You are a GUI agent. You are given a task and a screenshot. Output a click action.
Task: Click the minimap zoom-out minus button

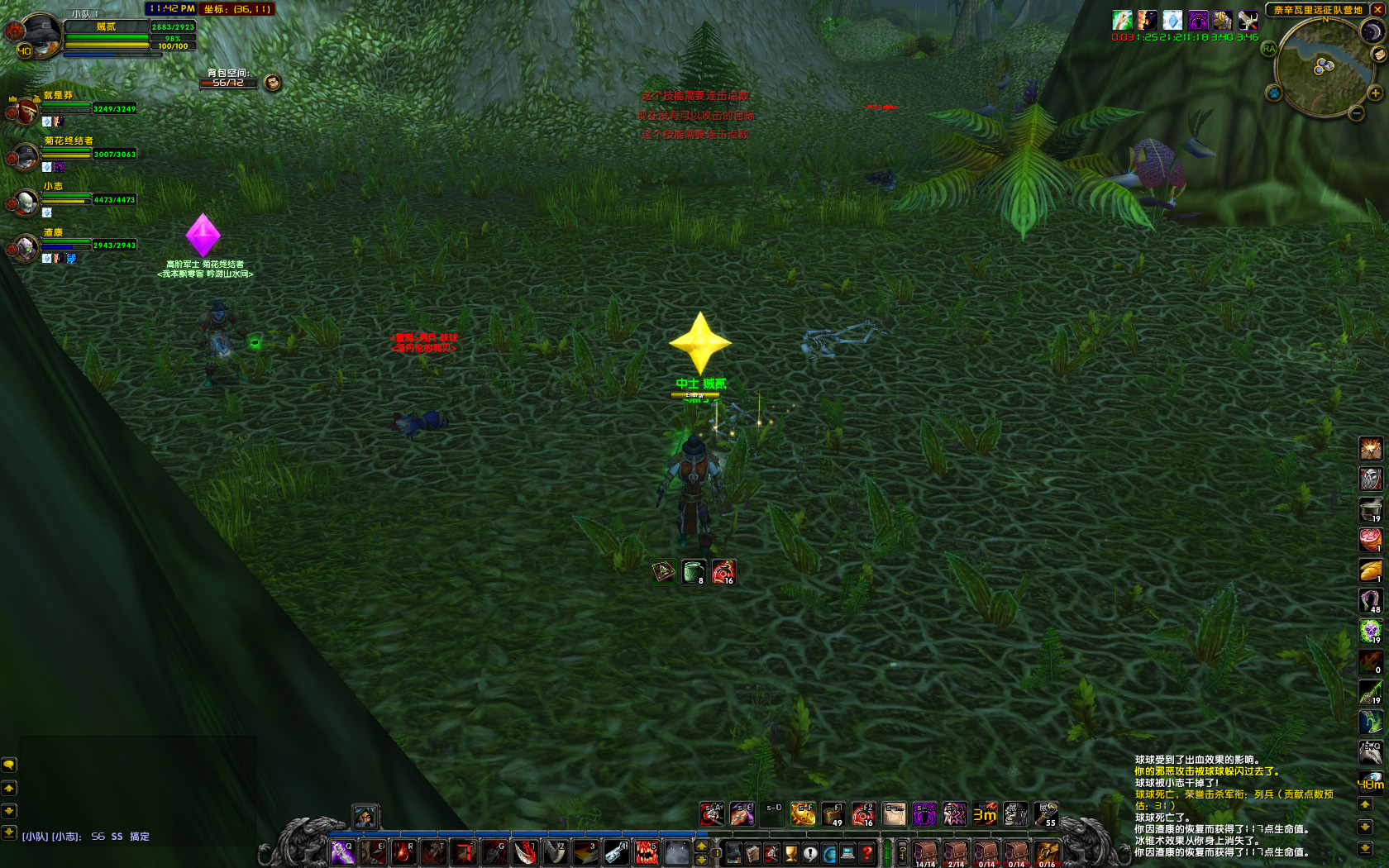pyautogui.click(x=1357, y=113)
